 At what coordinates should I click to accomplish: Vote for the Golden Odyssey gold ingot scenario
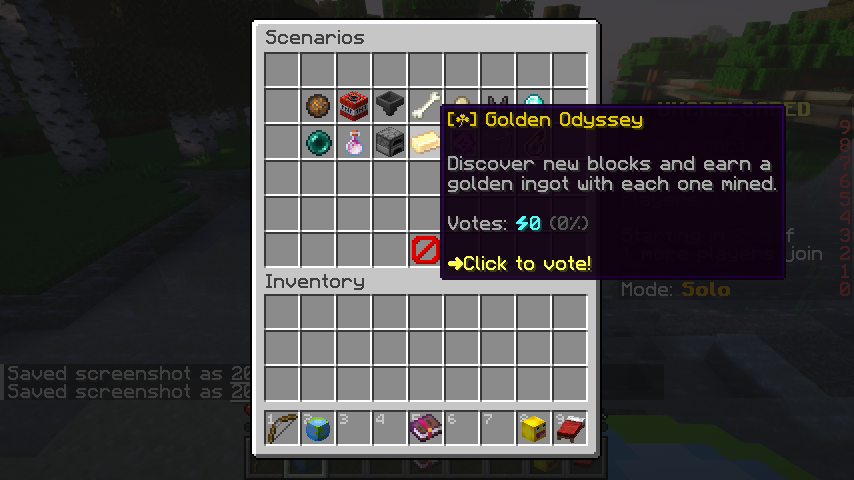click(426, 142)
